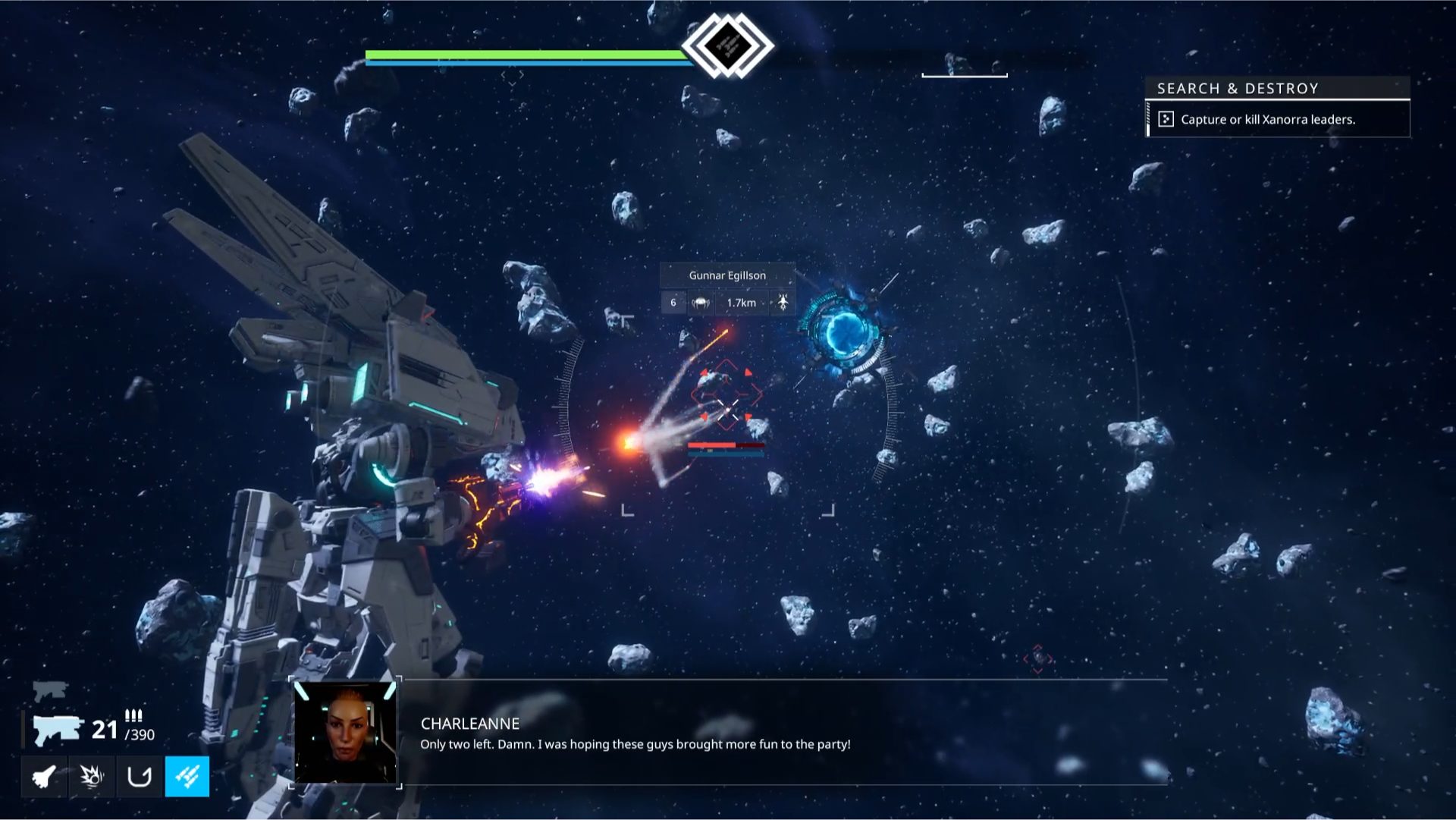Select the Gunnar Egillson target label

[727, 275]
